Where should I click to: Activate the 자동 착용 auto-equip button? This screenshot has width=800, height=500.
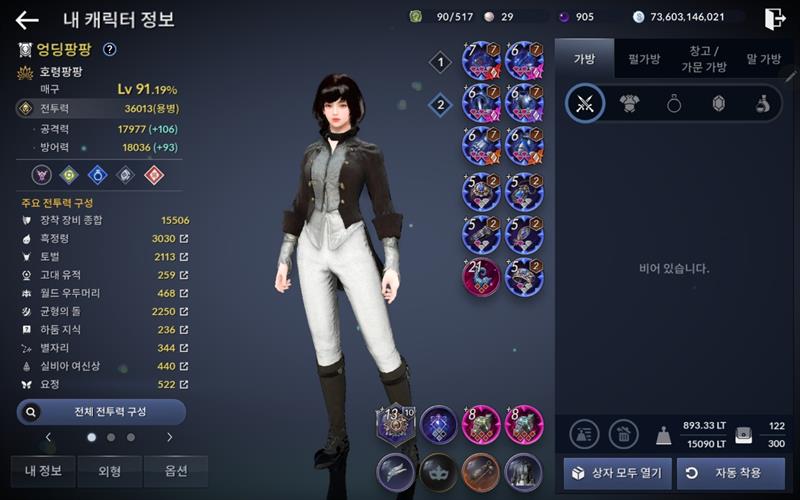click(730, 472)
